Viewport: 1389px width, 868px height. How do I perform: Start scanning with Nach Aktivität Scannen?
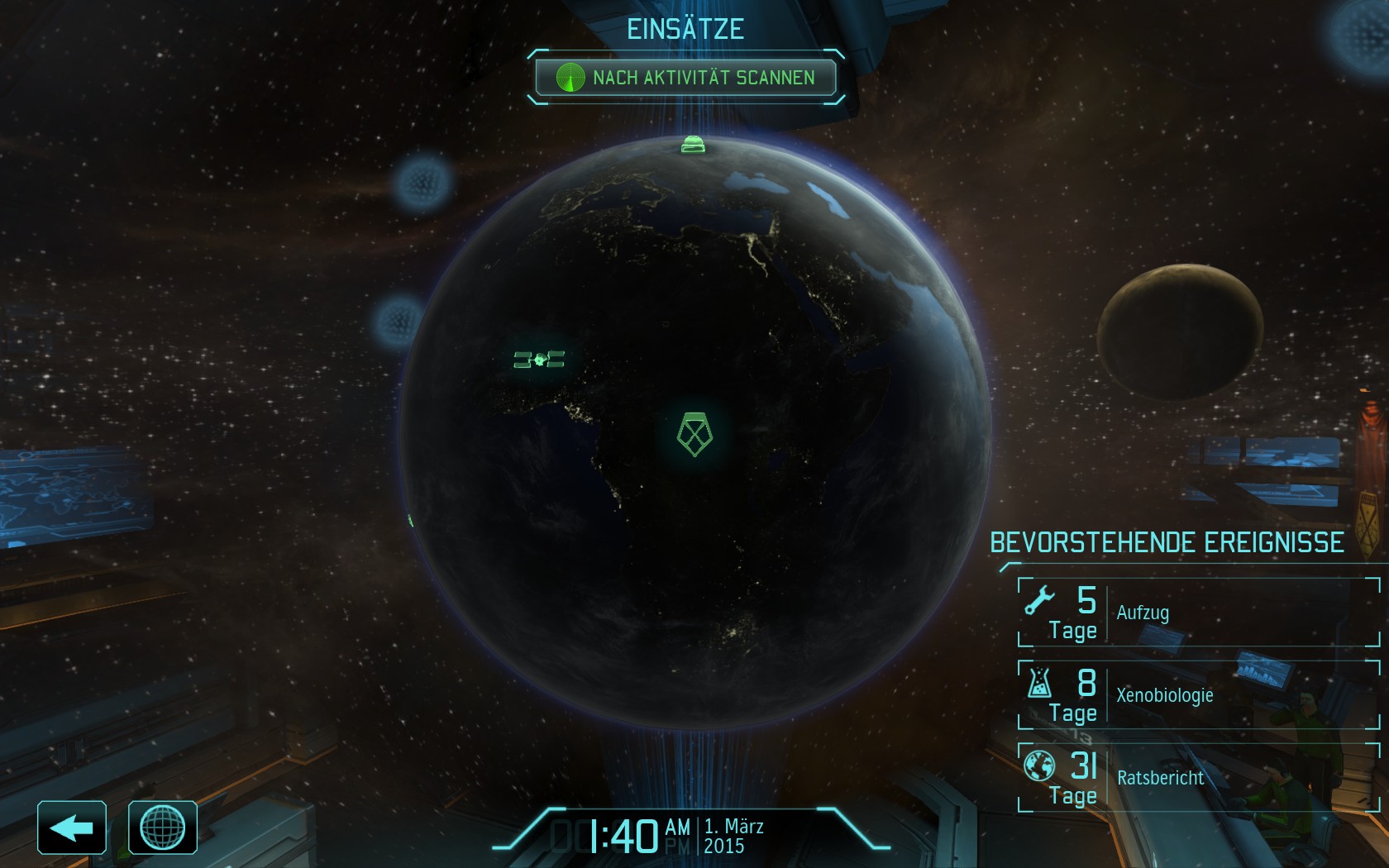point(685,78)
